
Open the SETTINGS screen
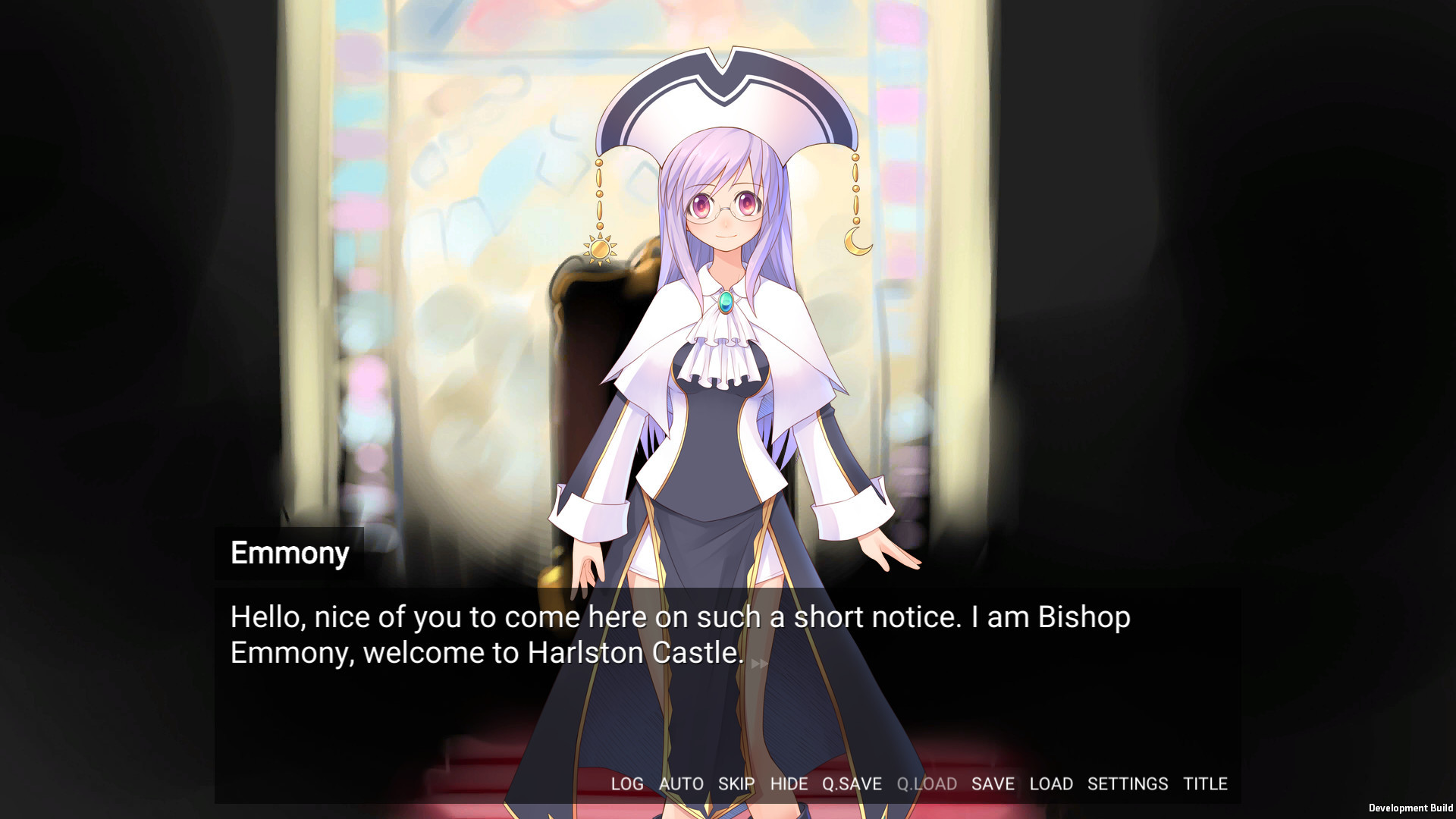(x=1128, y=784)
